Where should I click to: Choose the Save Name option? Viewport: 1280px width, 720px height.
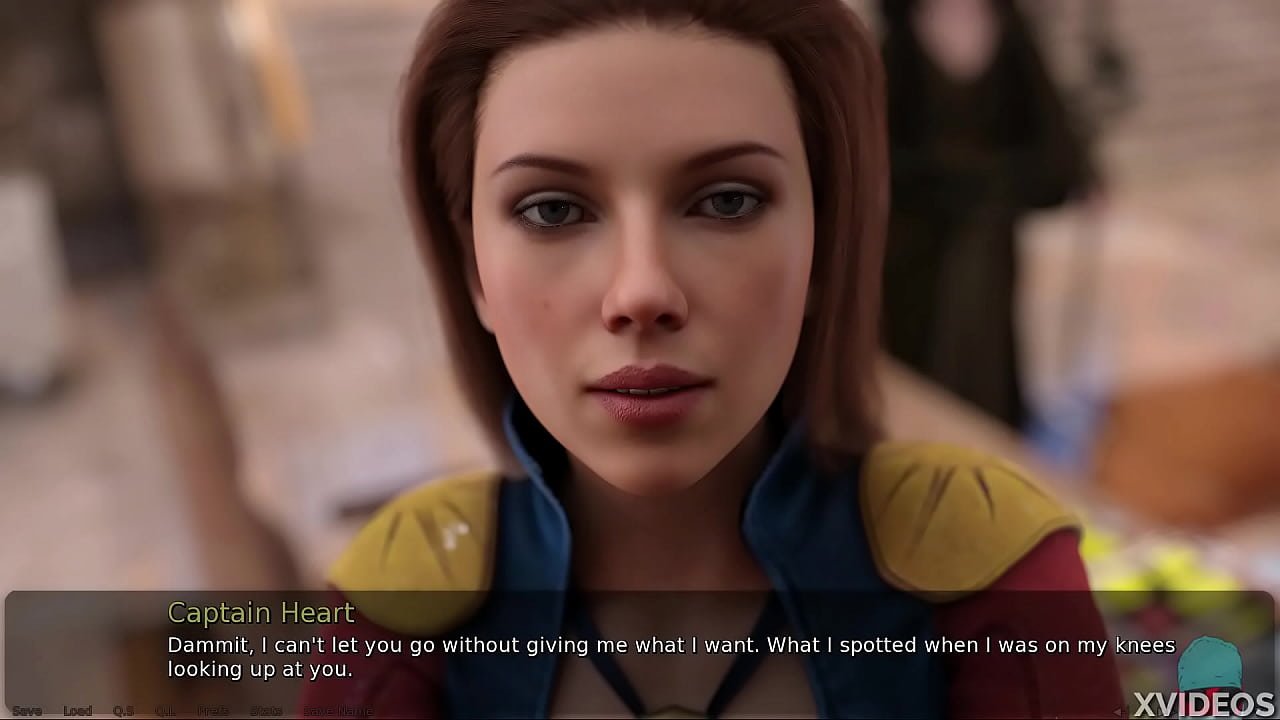tap(338, 711)
